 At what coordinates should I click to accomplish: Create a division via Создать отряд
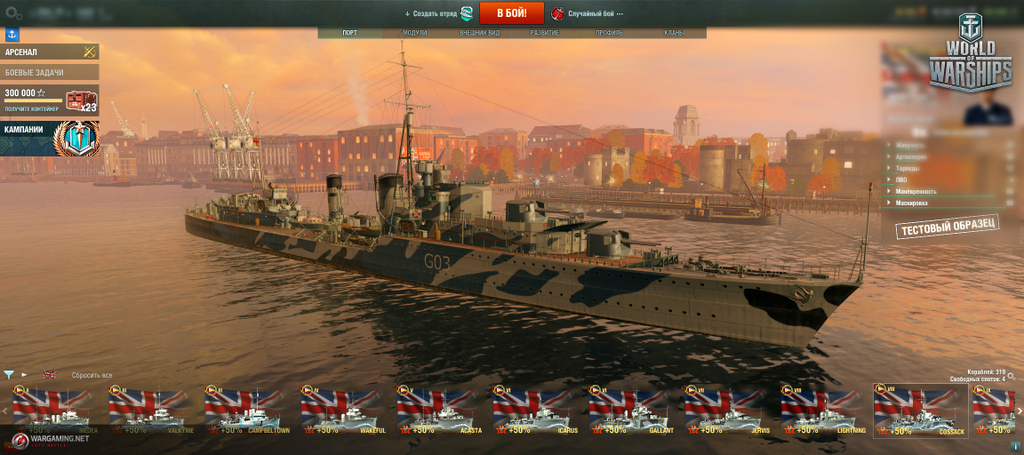click(x=438, y=14)
